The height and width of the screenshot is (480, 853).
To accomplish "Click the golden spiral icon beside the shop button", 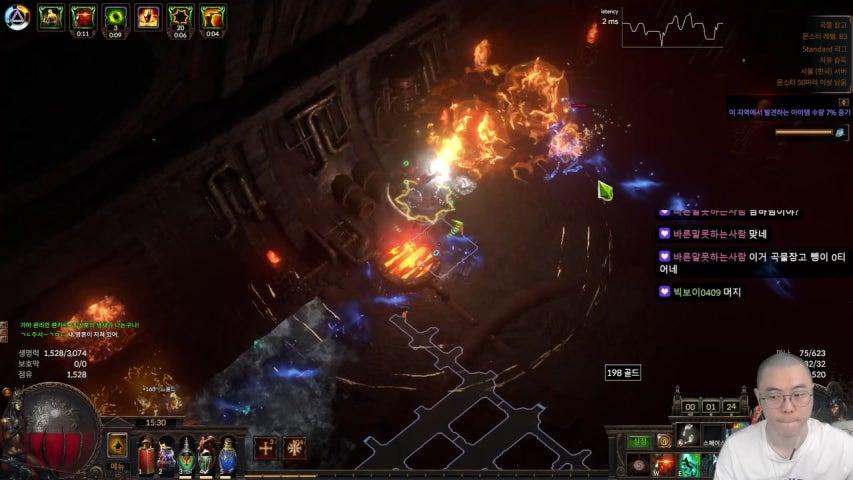I will (x=663, y=441).
